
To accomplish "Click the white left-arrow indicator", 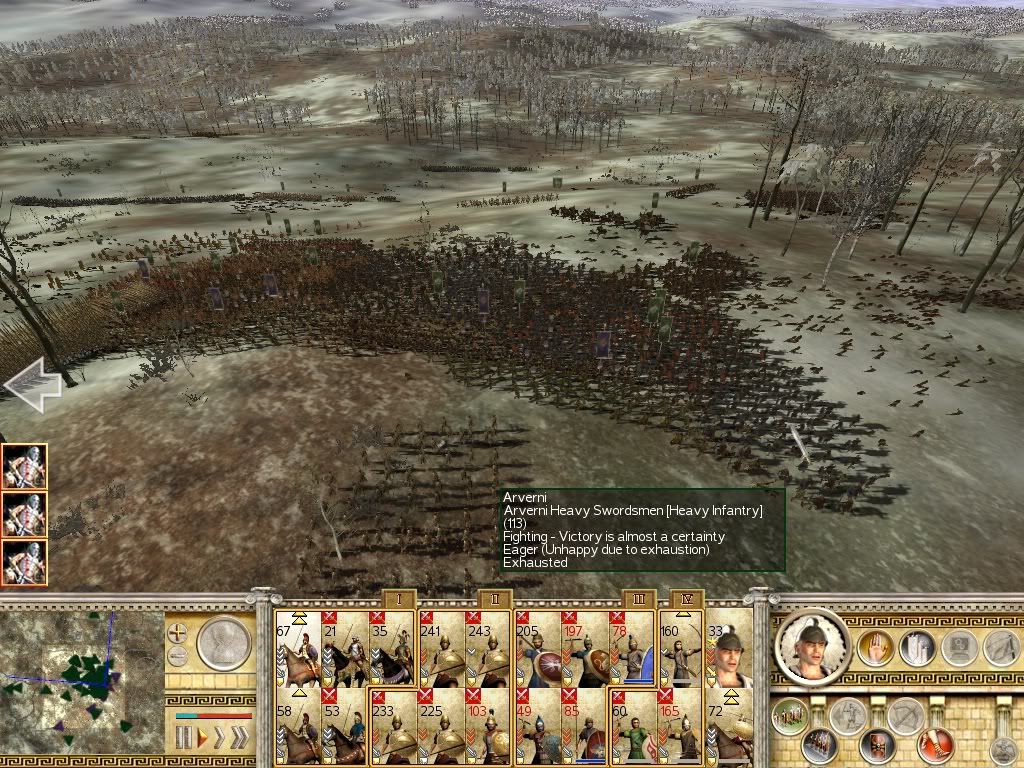I will [32, 385].
